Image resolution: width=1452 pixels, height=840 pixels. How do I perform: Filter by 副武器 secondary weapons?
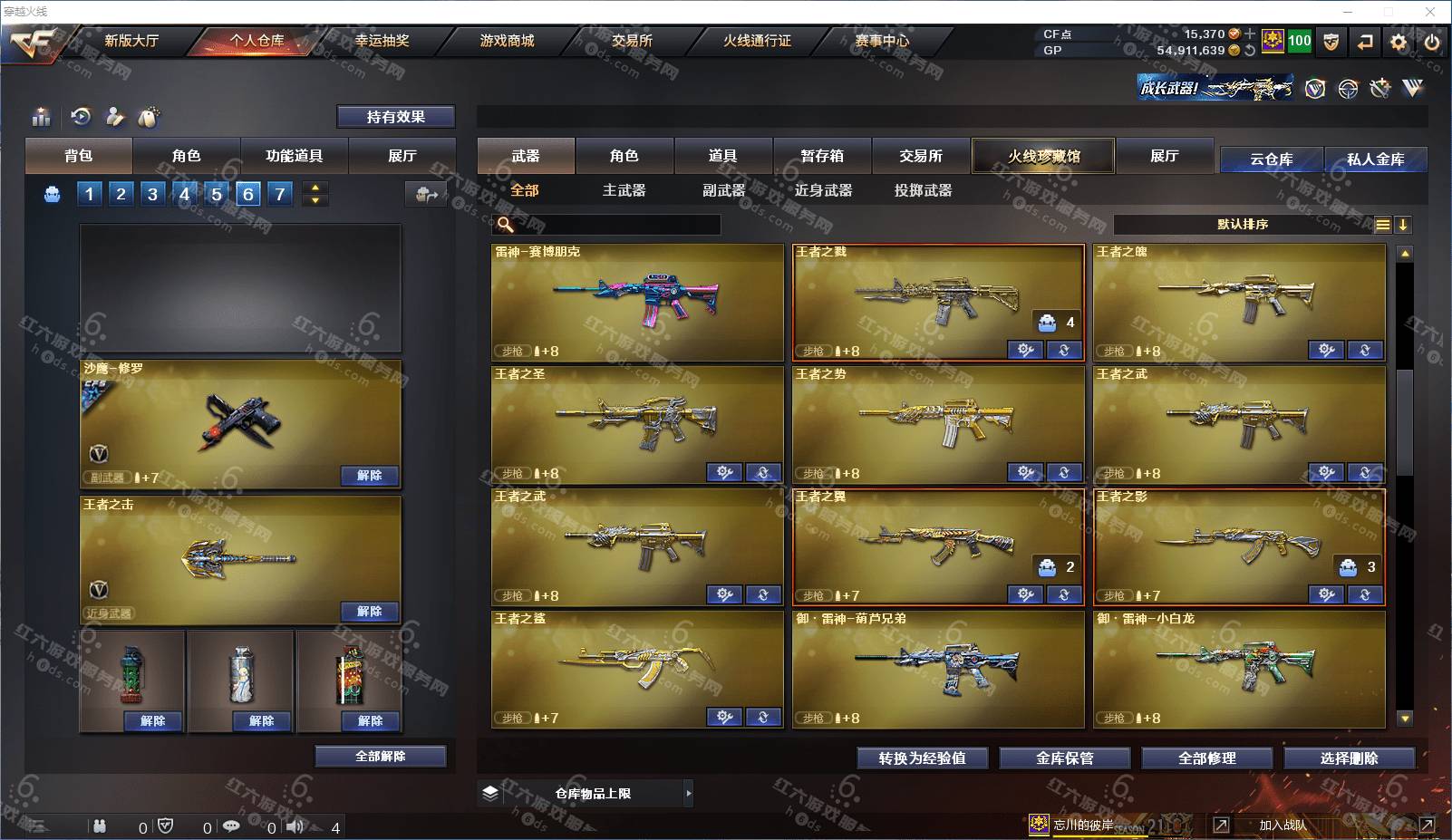point(723,190)
